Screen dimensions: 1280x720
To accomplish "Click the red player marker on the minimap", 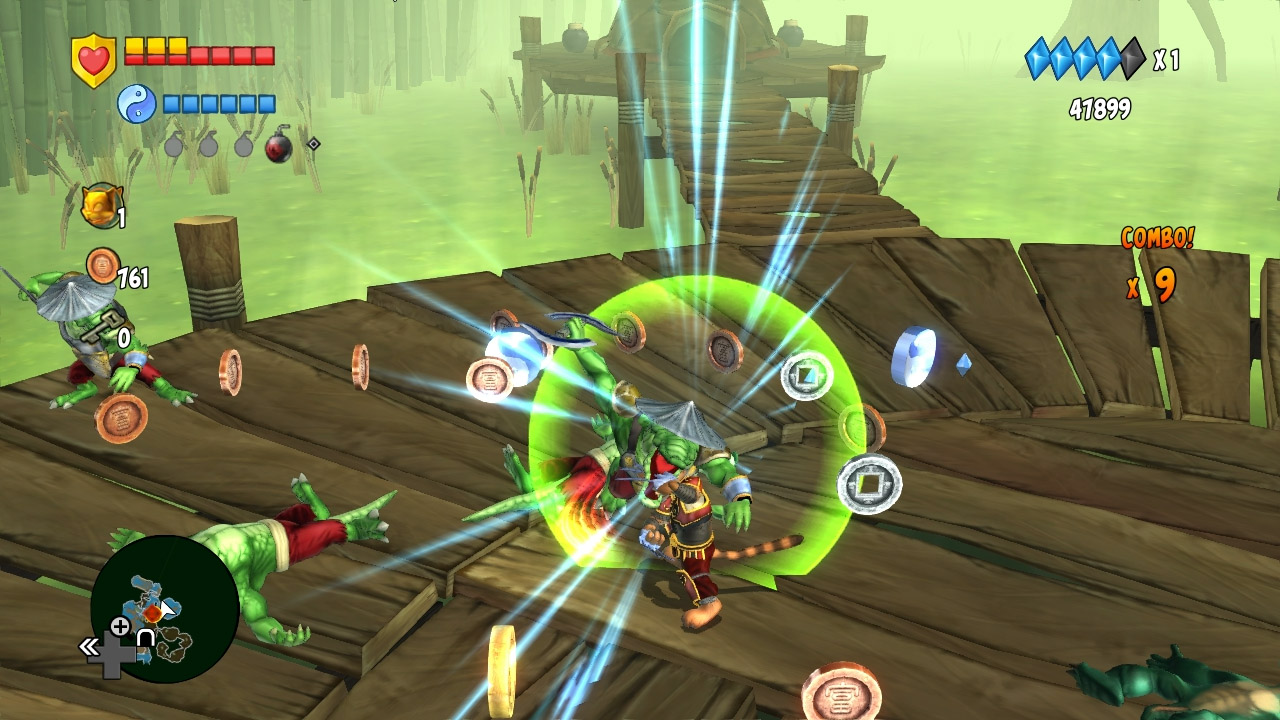I will (153, 613).
